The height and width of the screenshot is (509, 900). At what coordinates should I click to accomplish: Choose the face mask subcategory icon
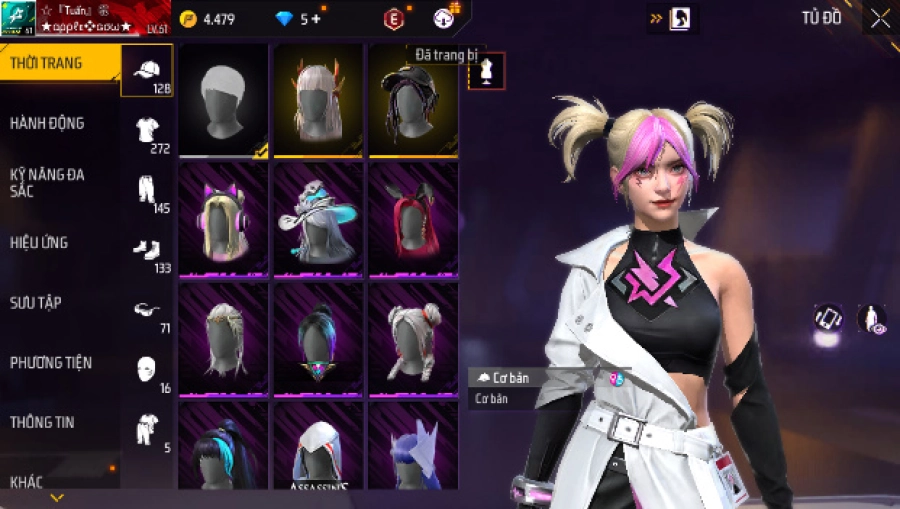147,369
